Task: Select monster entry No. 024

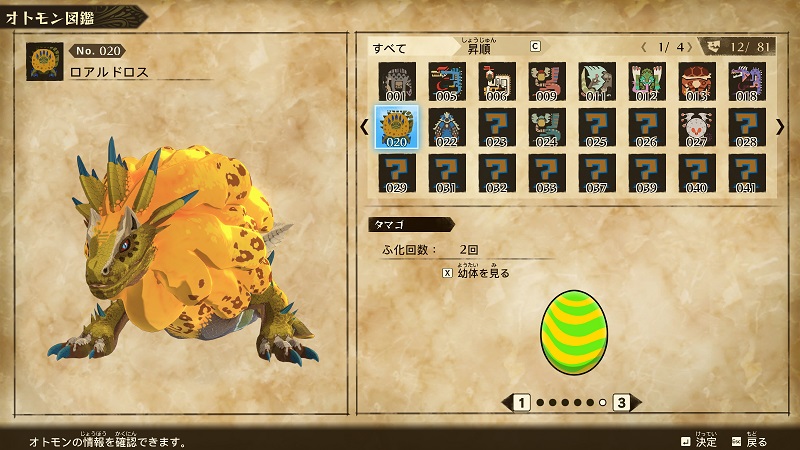Action: click(547, 127)
